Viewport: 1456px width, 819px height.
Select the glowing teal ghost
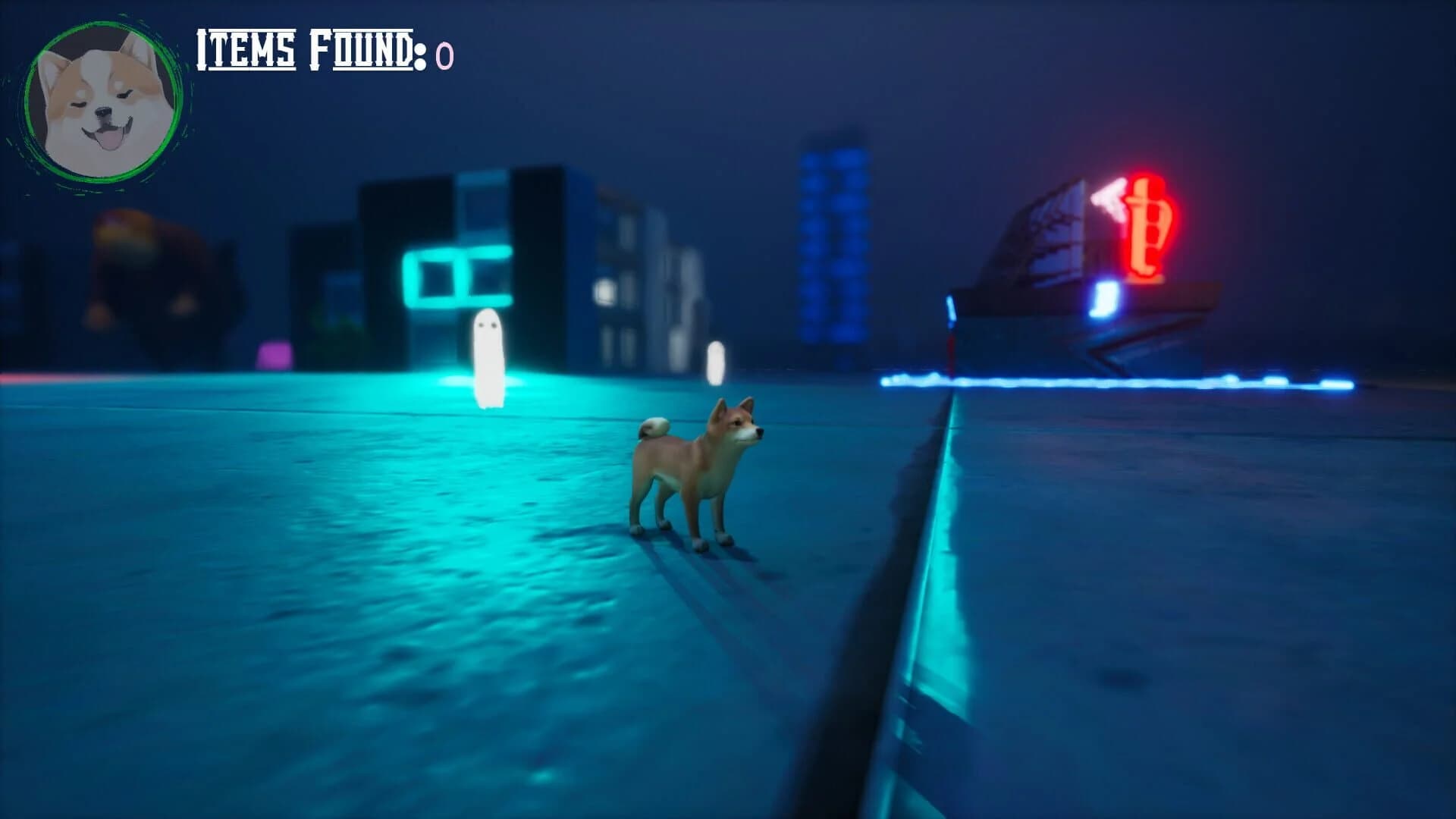(x=488, y=356)
